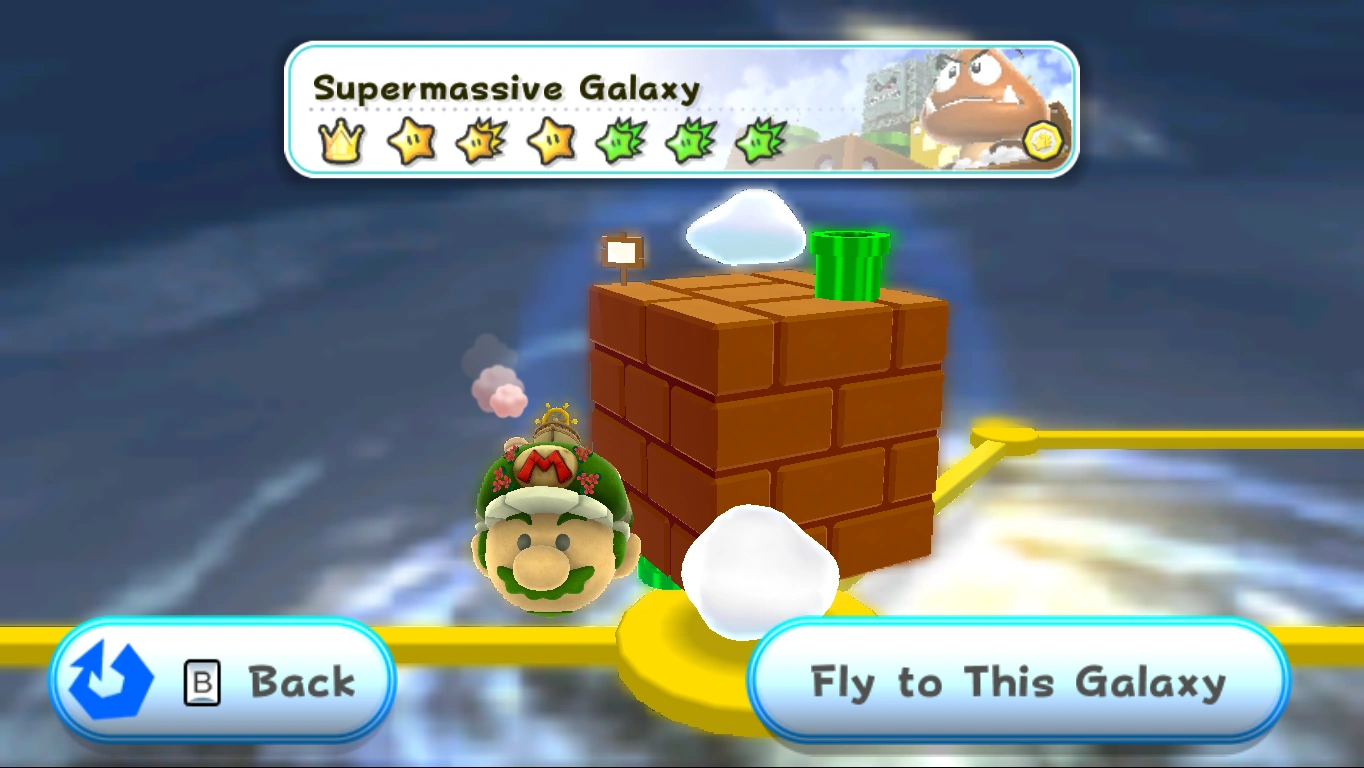Click the blue back-arrow swirl icon

pos(110,680)
